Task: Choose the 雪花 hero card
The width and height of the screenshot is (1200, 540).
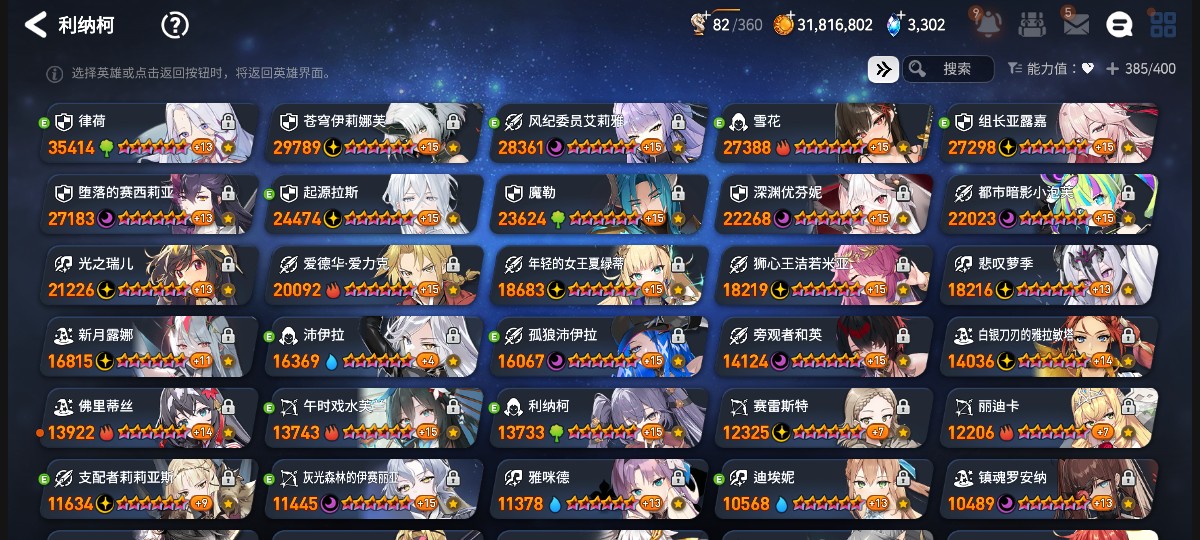Action: (825, 133)
